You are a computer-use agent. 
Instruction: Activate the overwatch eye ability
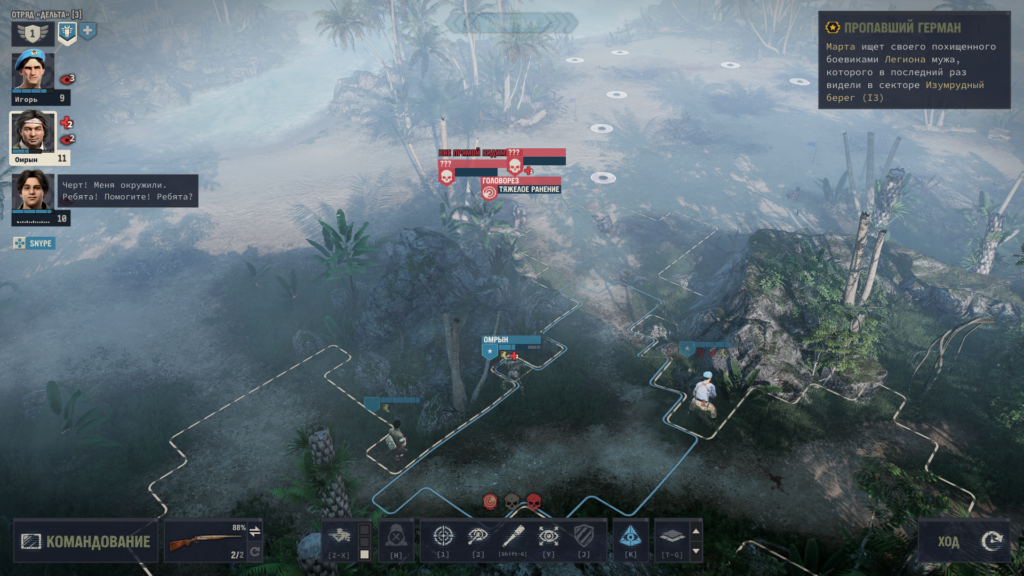point(548,537)
